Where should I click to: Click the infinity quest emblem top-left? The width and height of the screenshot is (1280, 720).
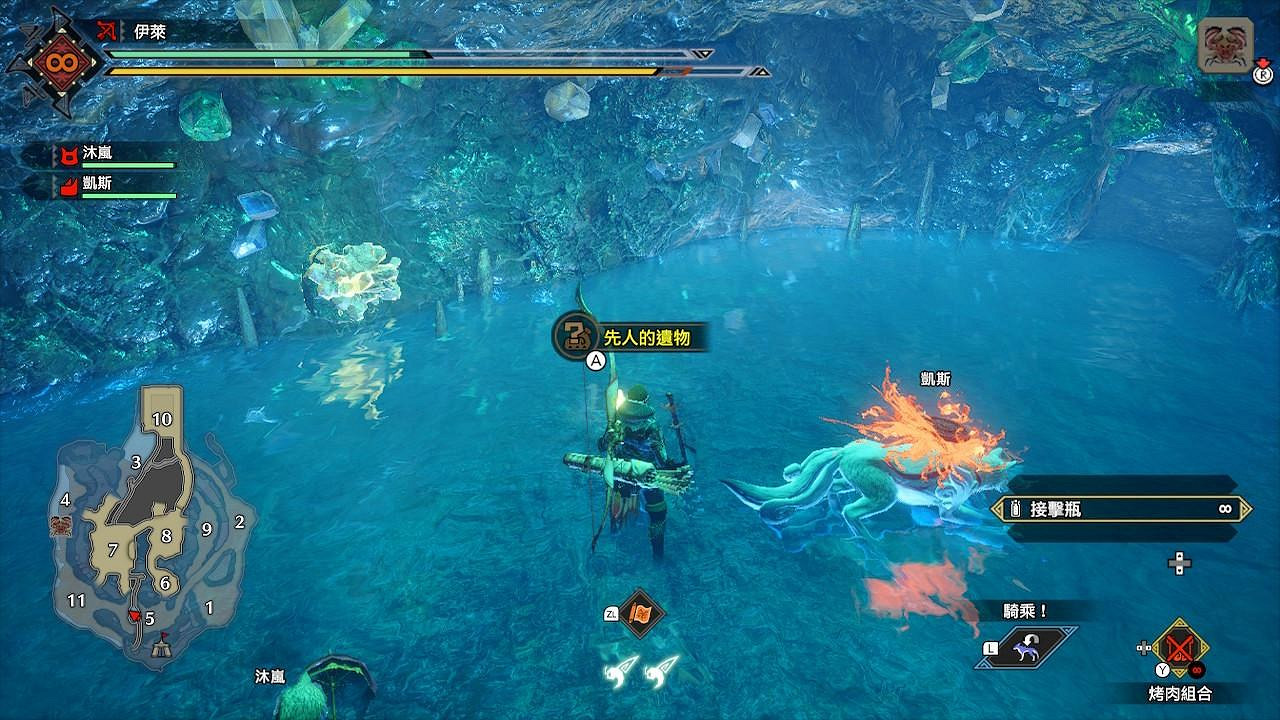coord(60,63)
